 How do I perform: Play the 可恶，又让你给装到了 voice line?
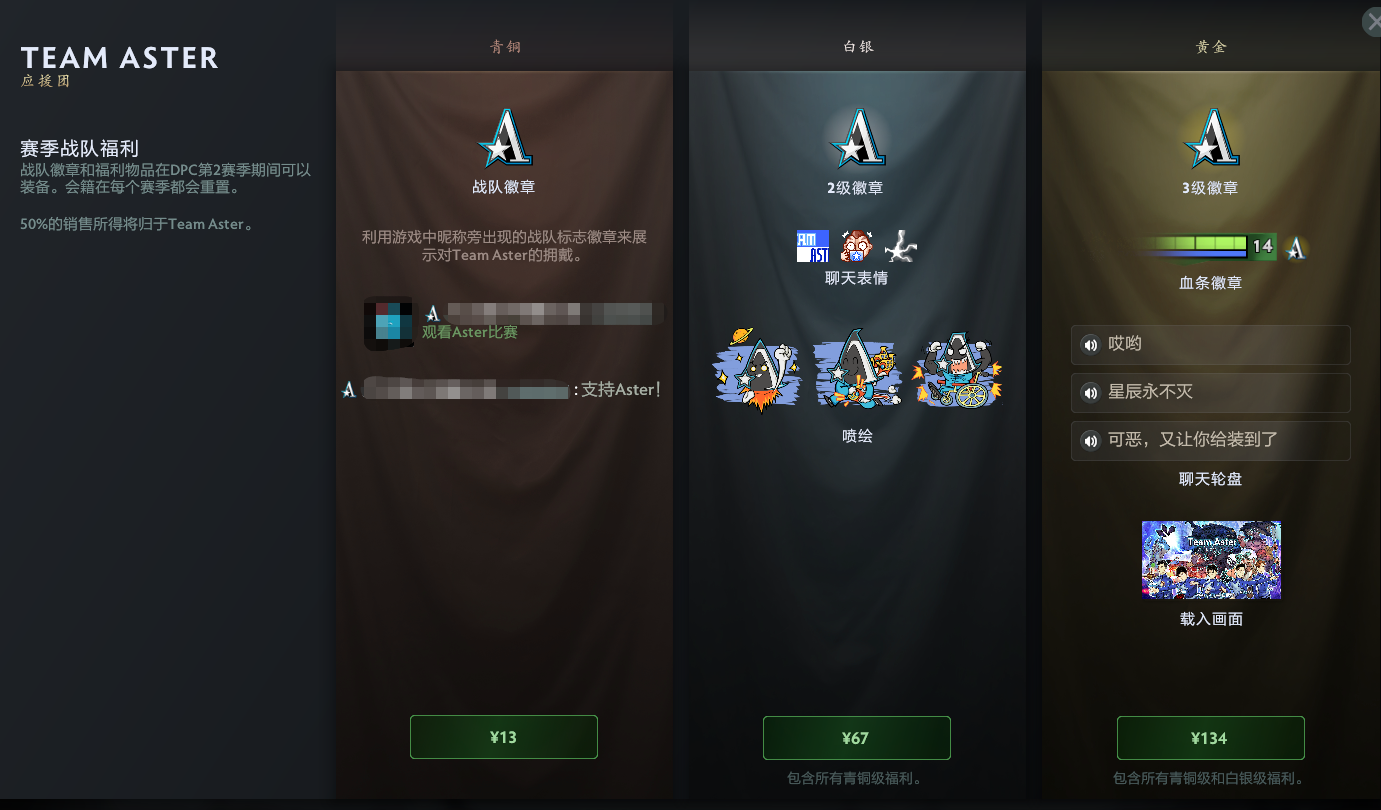(1210, 441)
